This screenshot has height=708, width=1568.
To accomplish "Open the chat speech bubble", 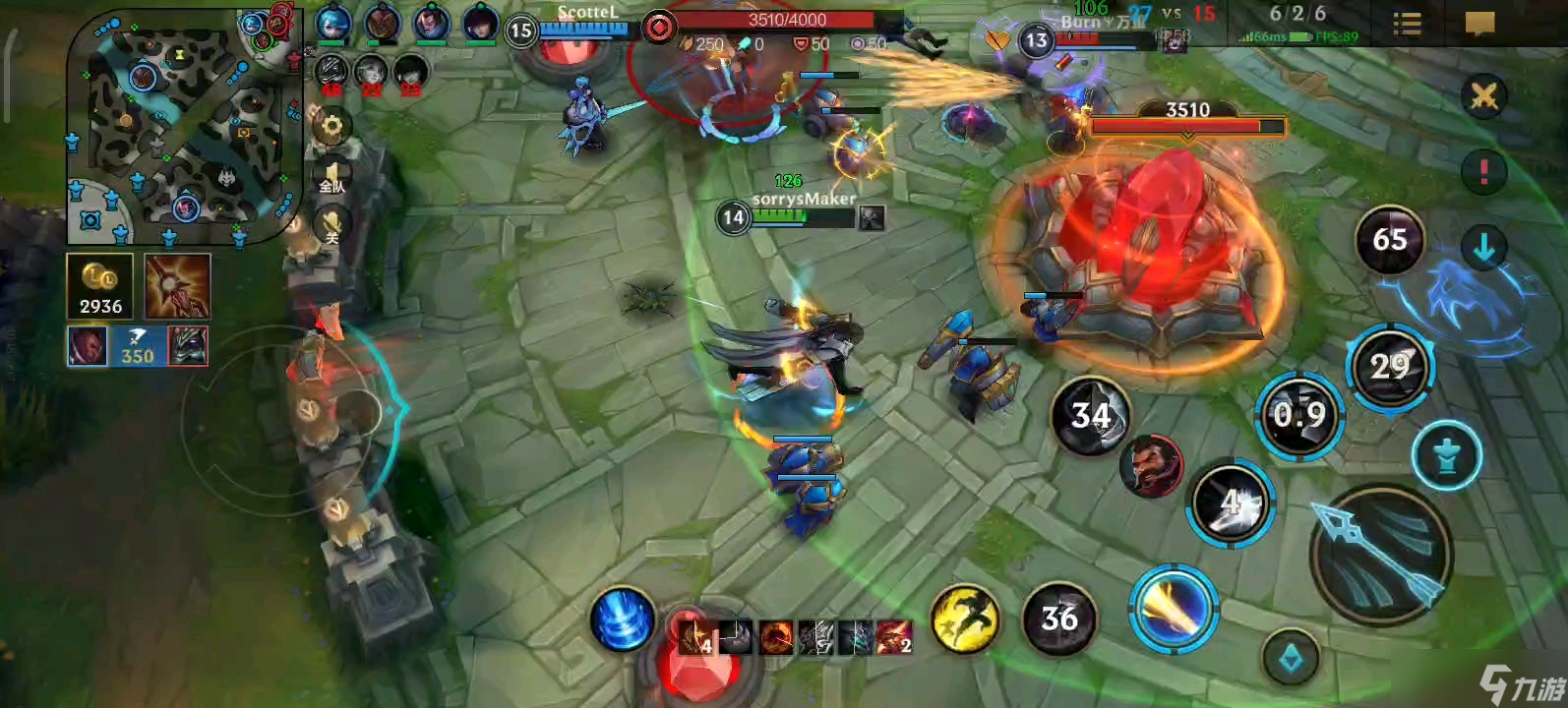I will [1479, 23].
